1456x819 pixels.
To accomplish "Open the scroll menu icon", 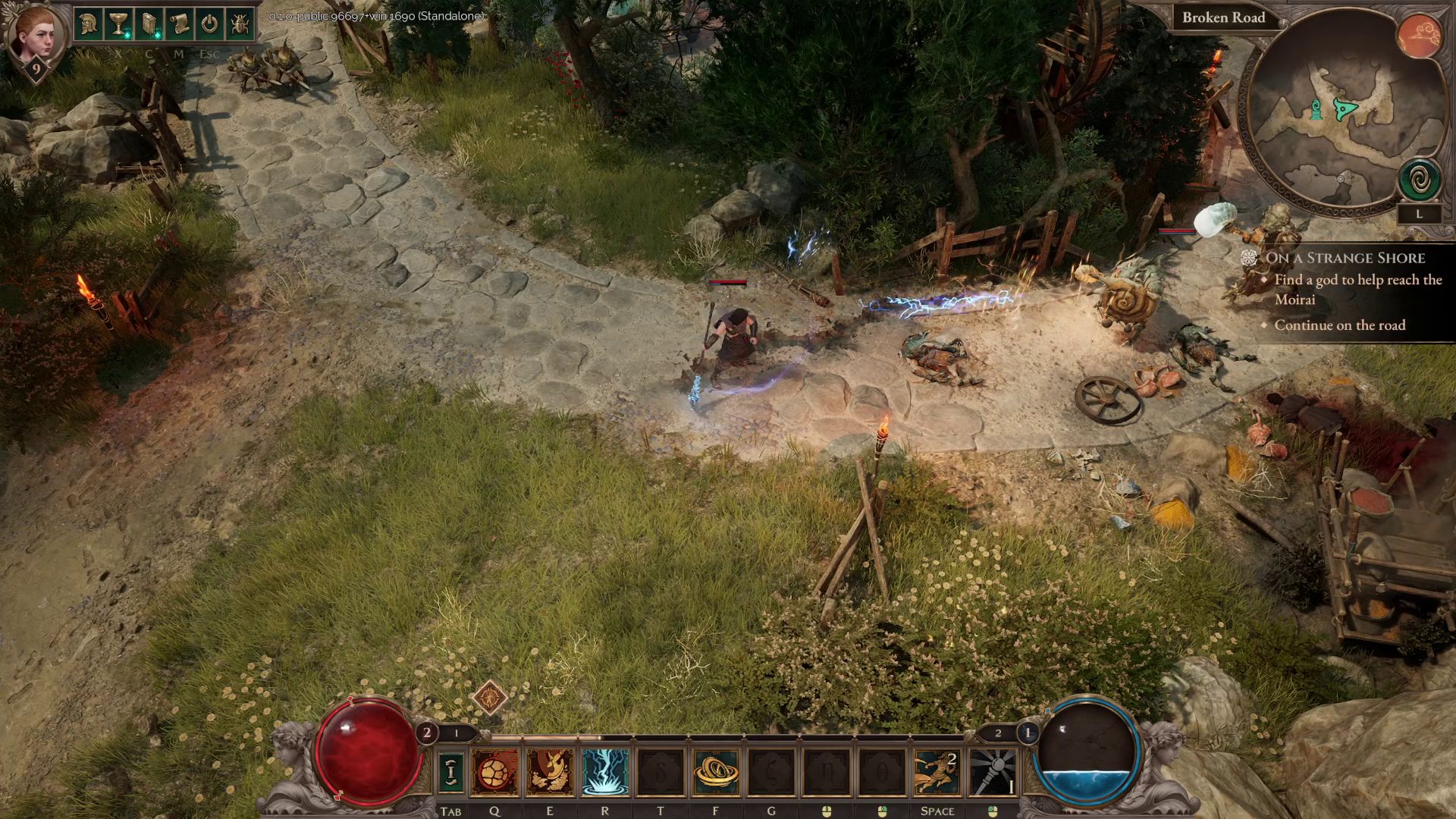I will tap(179, 24).
